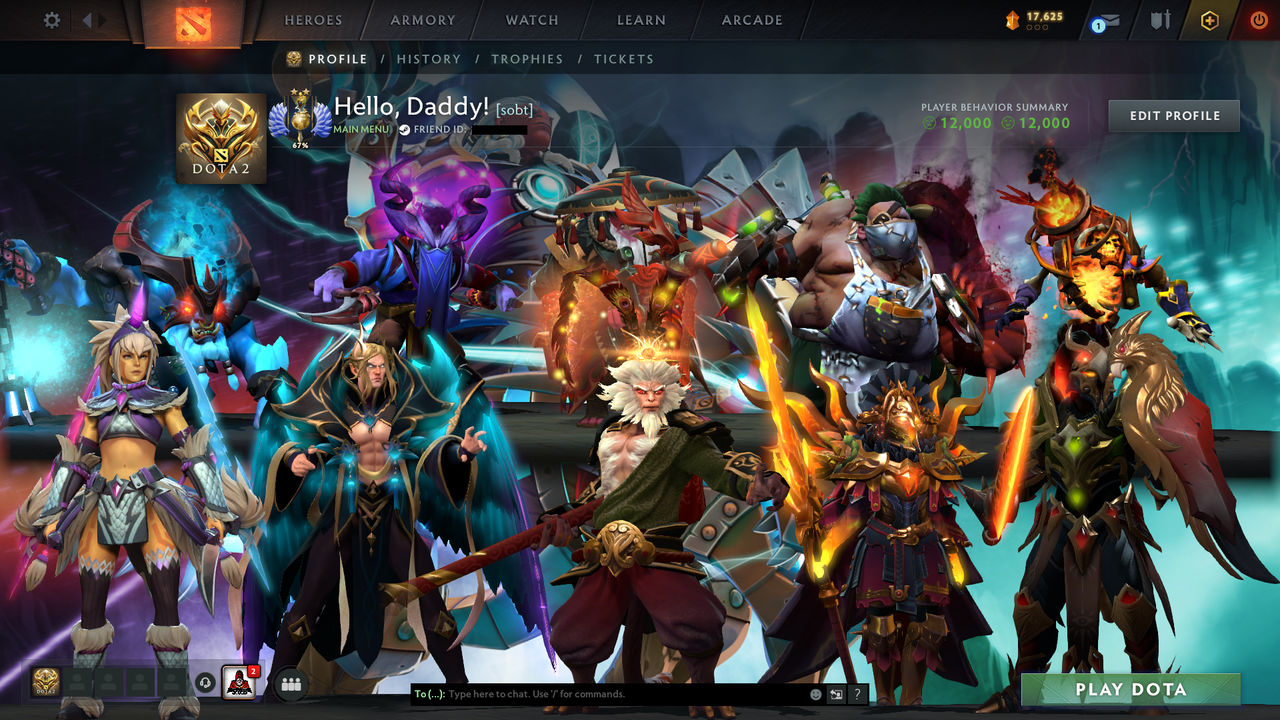Open the ARCADE menu
This screenshot has width=1280, height=720.
(750, 20)
